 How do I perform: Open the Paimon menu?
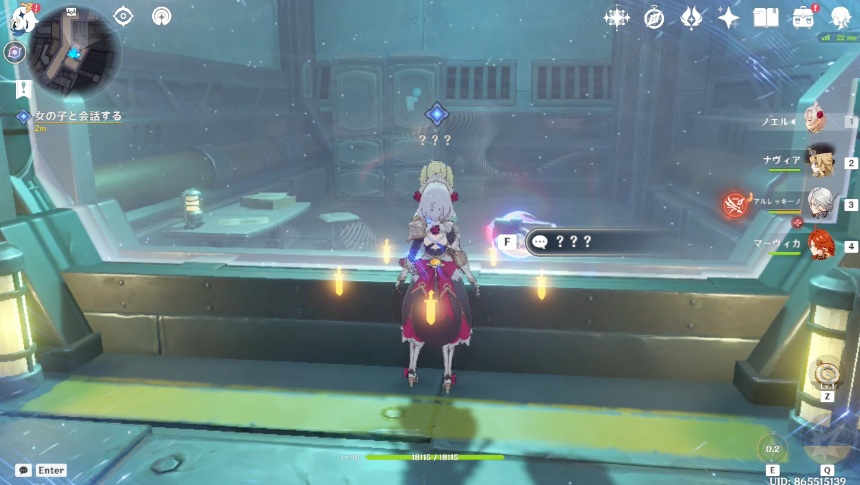click(22, 16)
